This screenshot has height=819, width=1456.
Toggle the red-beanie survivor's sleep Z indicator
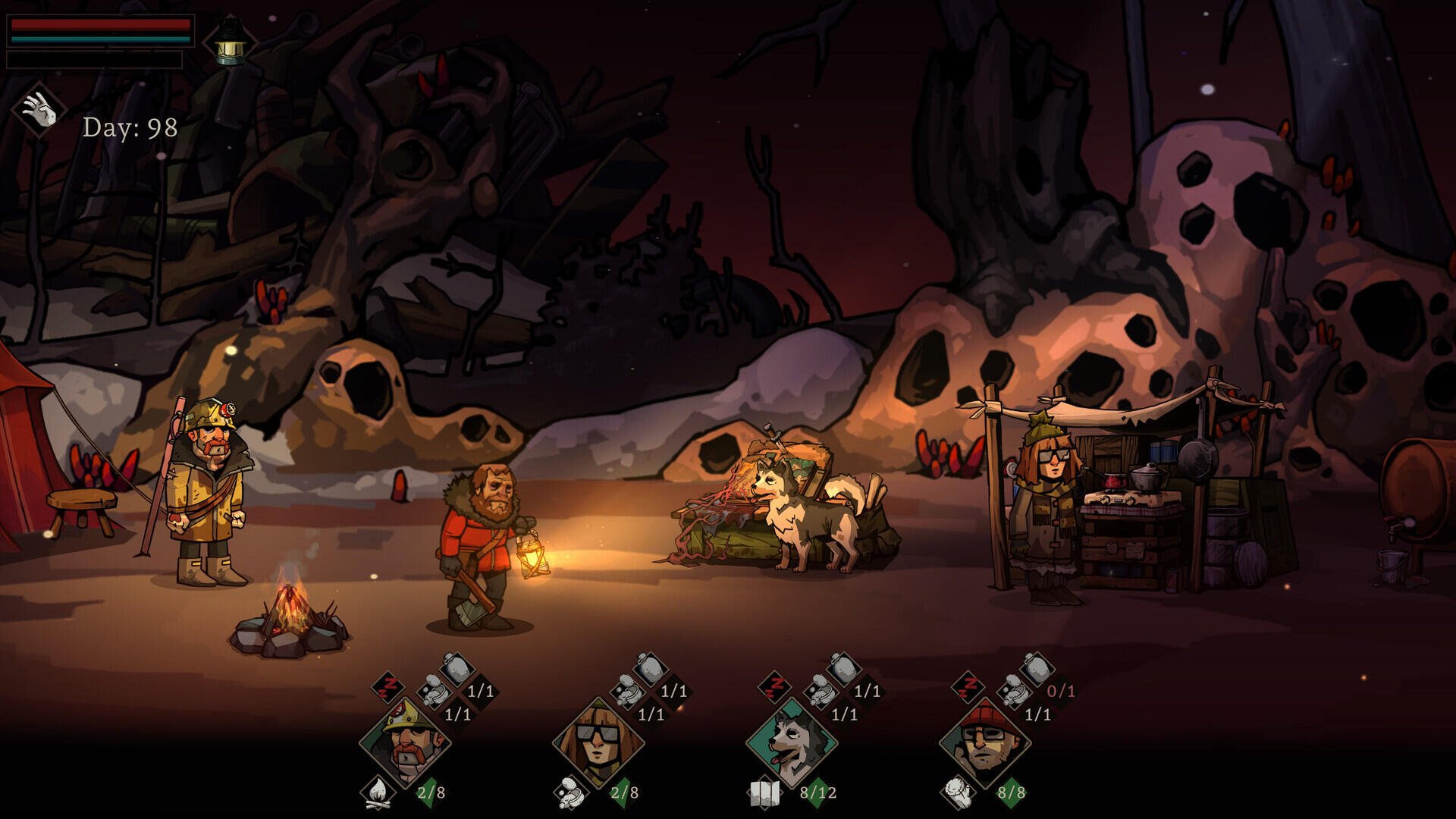(969, 689)
